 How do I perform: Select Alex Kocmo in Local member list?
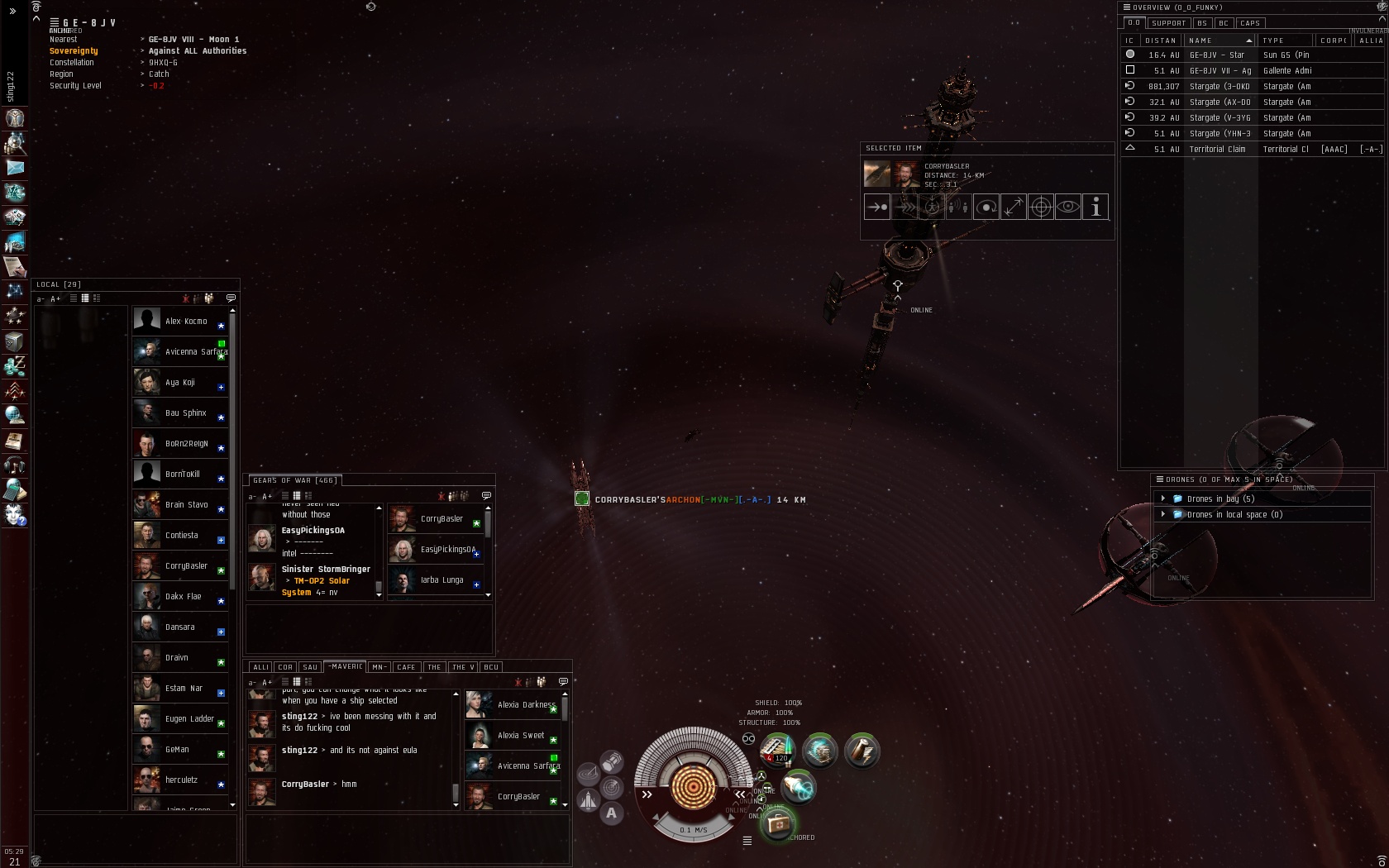point(186,321)
